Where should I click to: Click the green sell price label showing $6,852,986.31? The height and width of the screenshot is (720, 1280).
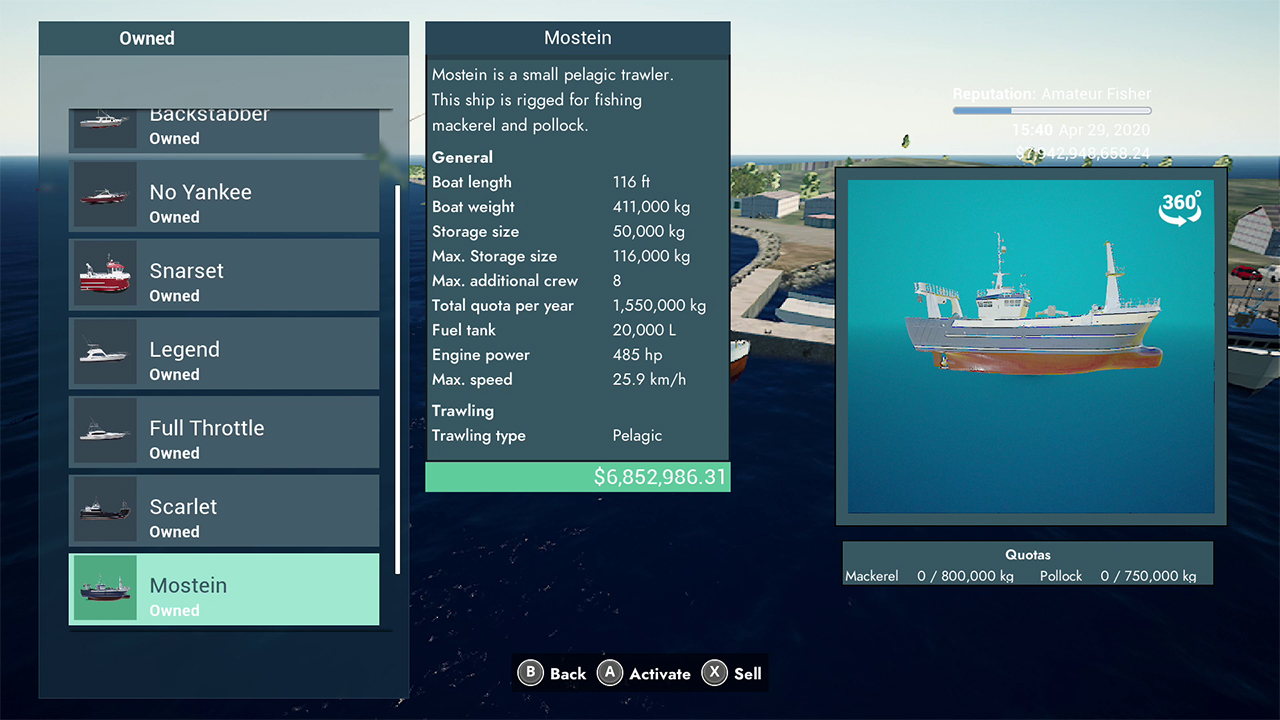click(x=577, y=477)
